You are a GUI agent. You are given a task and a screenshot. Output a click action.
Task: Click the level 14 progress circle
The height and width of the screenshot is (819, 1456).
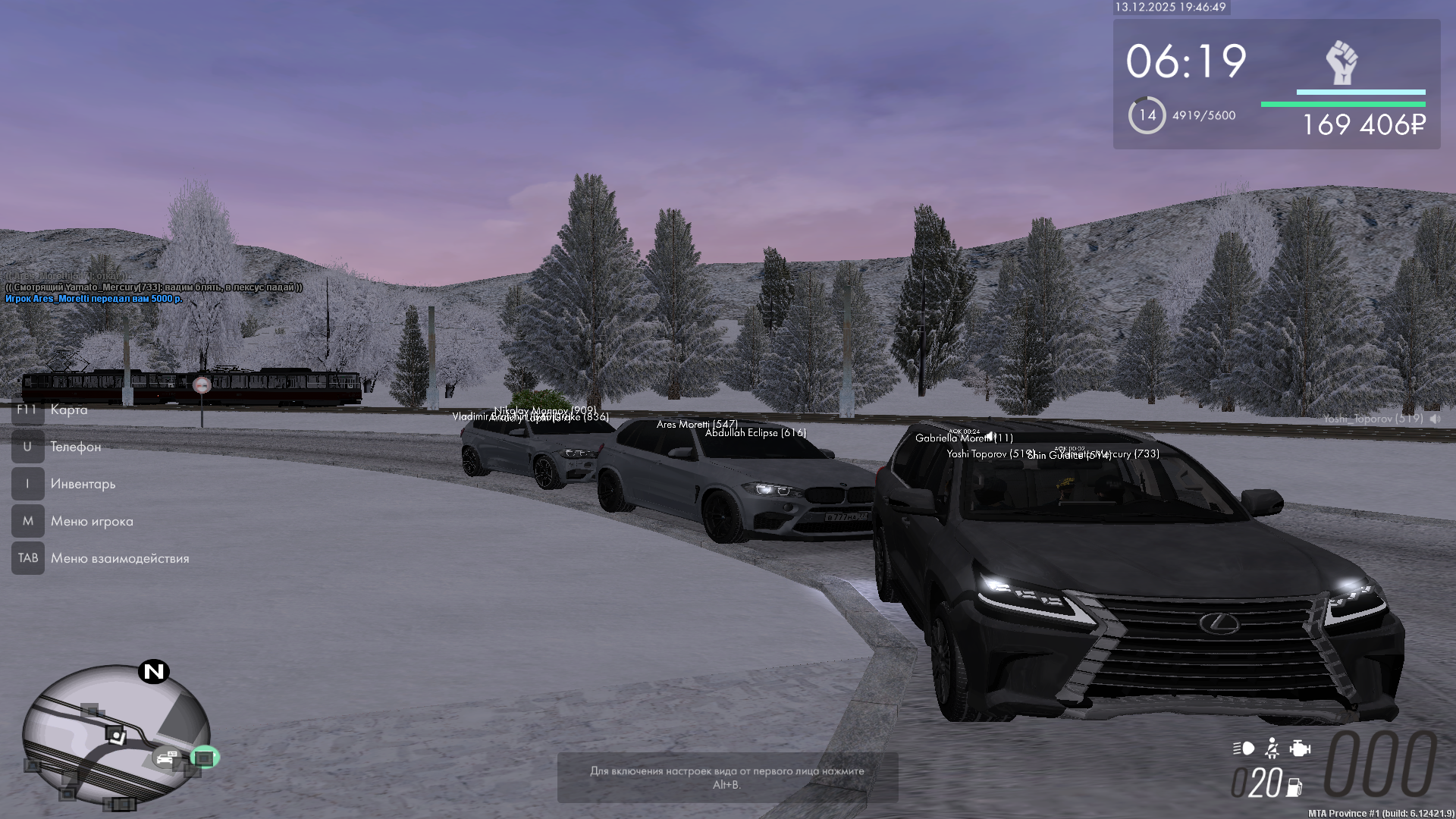(x=1147, y=115)
